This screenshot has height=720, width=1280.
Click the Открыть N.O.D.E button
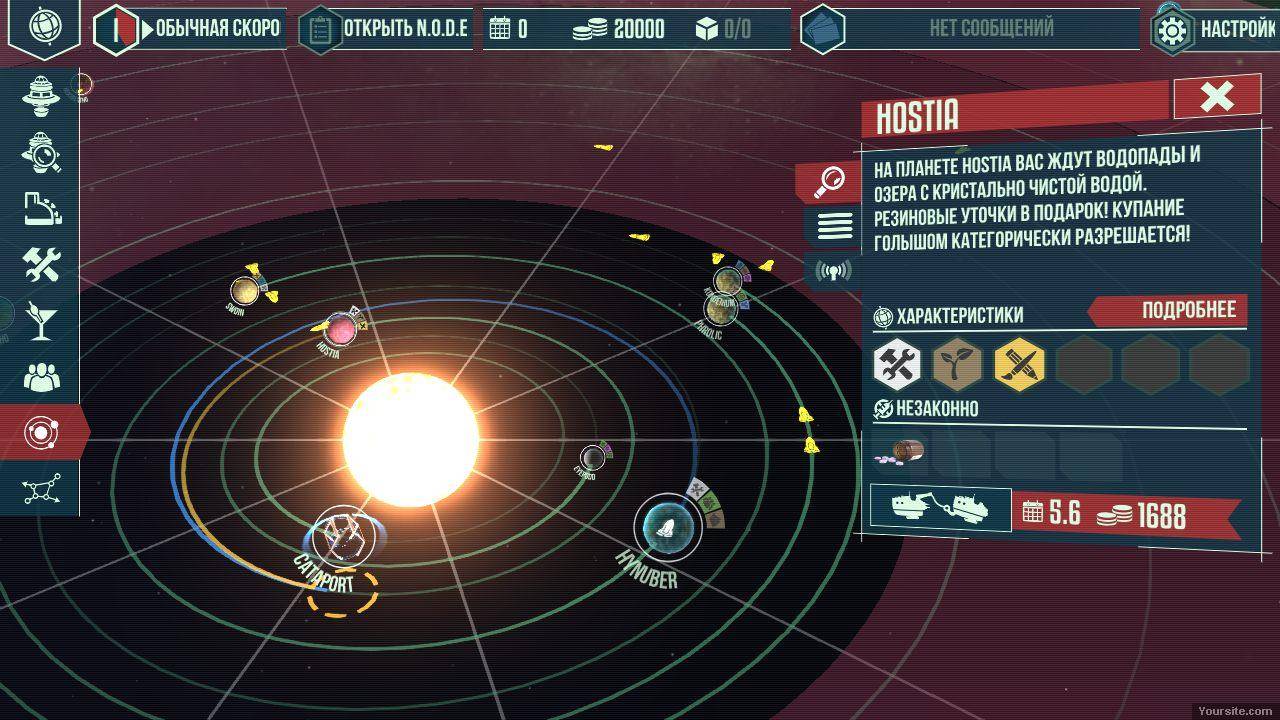(385, 29)
